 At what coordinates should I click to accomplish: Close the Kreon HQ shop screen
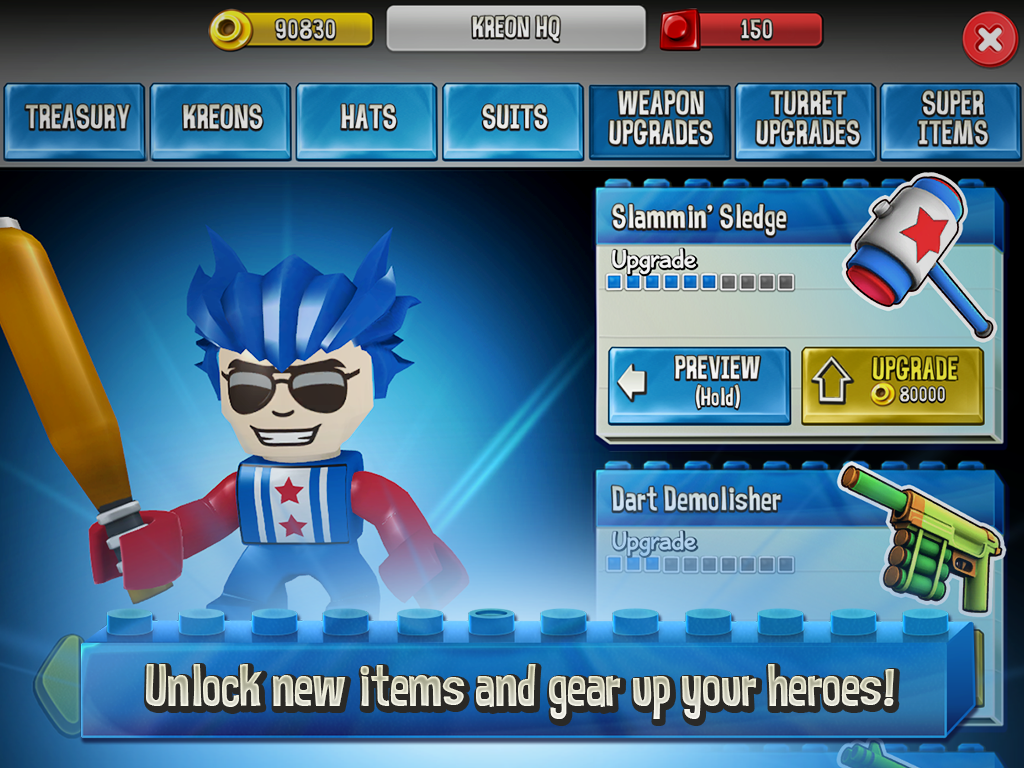click(989, 40)
